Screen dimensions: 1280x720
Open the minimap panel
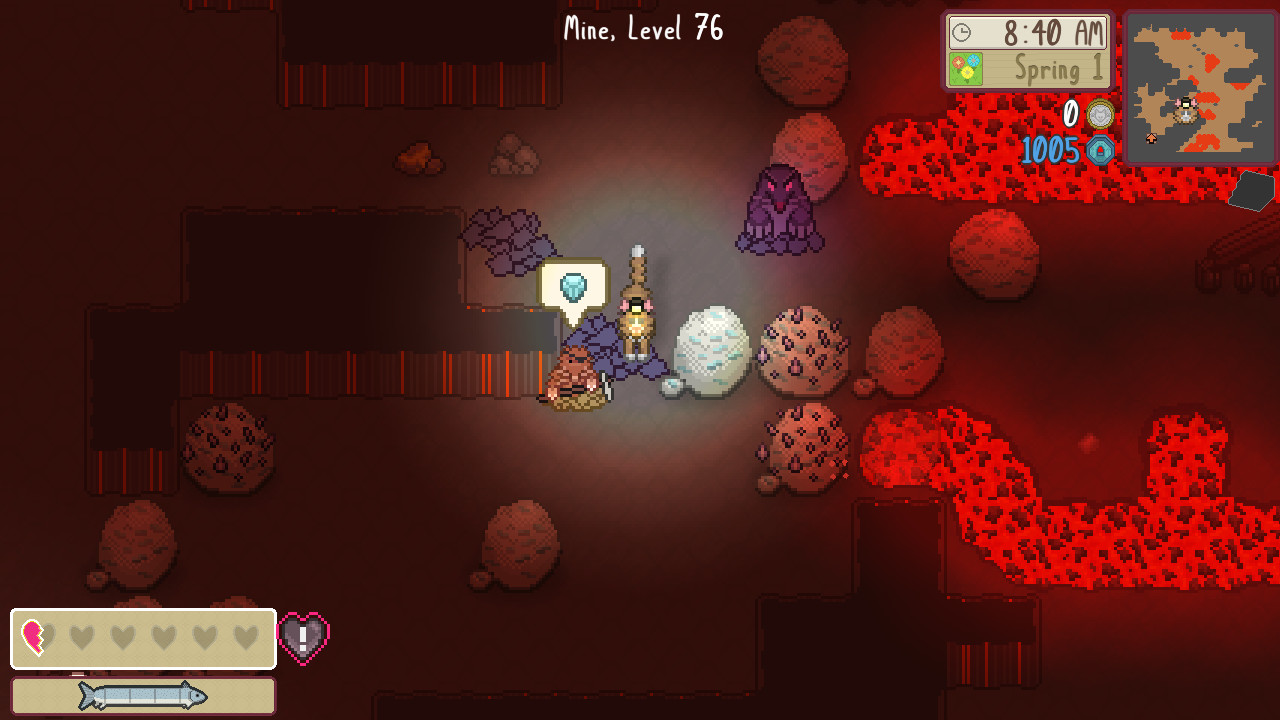click(x=1200, y=87)
